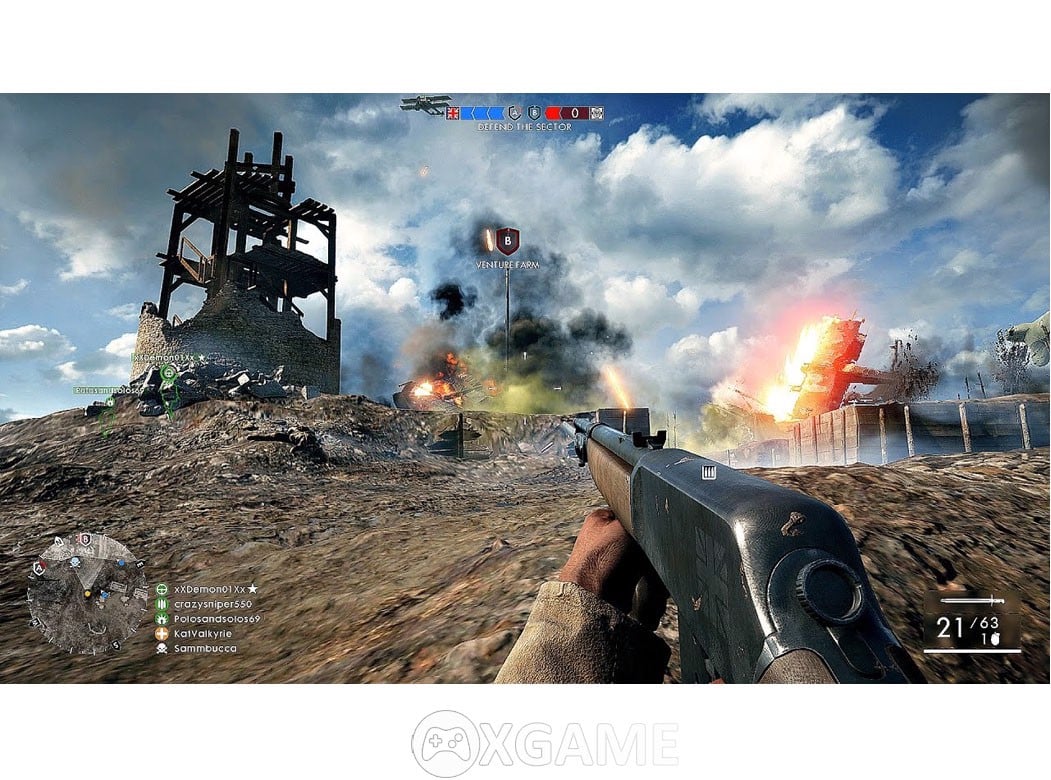The width and height of the screenshot is (1051, 780).
Task: Select xXDemon01Xx in the squad list
Action: click(209, 590)
